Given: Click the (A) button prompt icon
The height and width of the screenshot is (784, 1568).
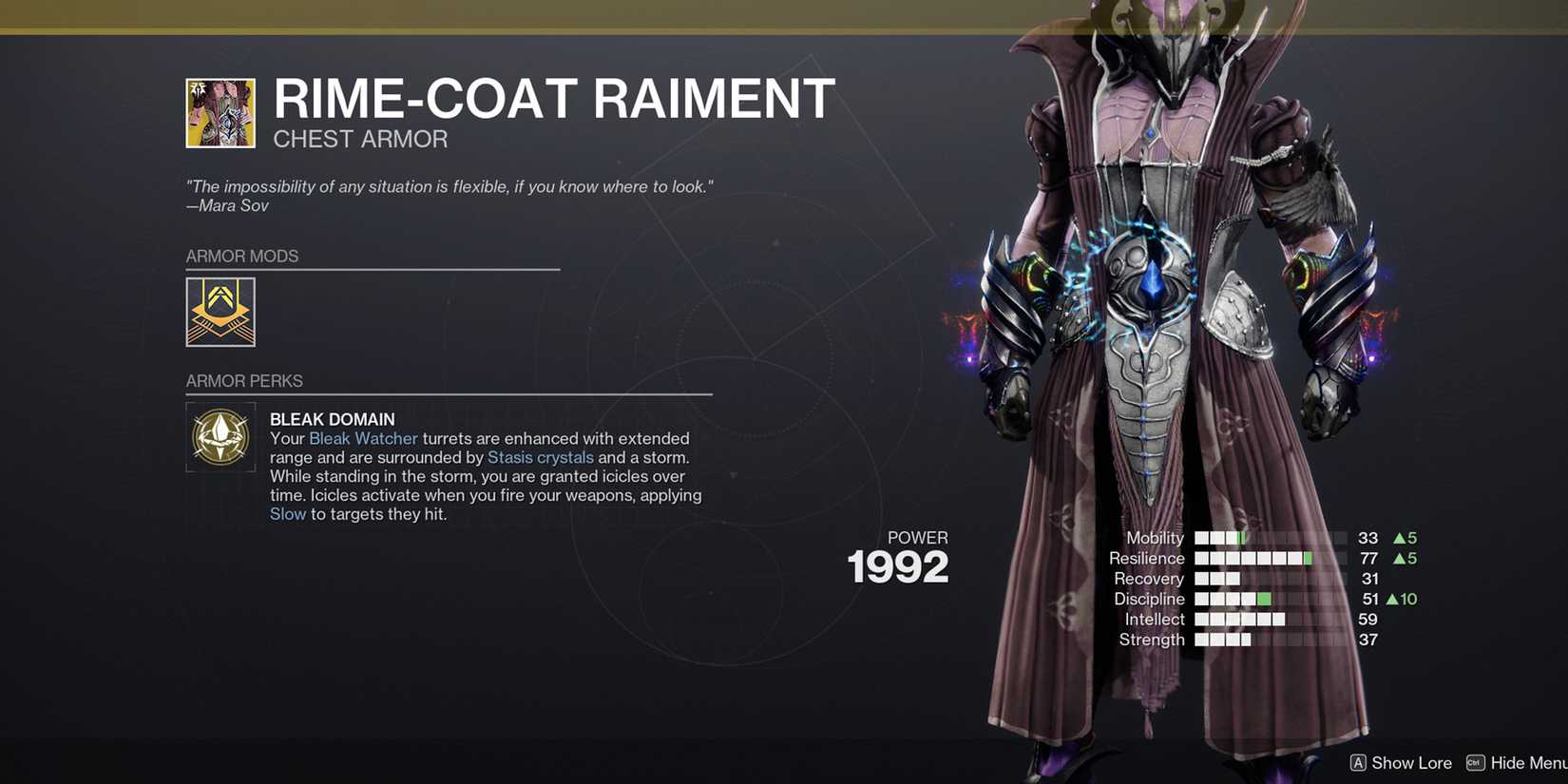Looking at the screenshot, I should (x=1358, y=762).
